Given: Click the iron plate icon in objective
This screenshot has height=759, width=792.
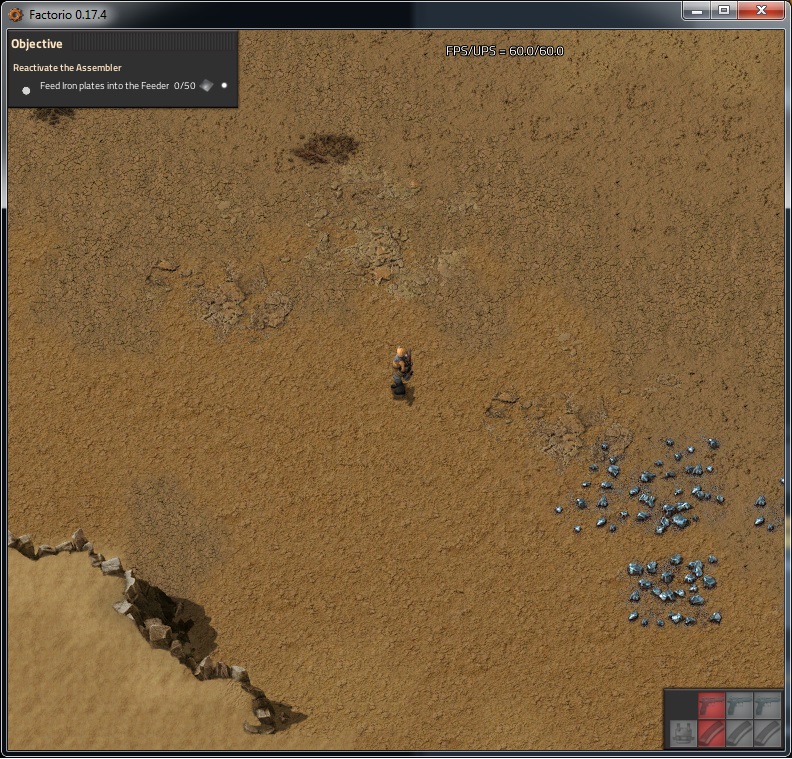Looking at the screenshot, I should 207,86.
